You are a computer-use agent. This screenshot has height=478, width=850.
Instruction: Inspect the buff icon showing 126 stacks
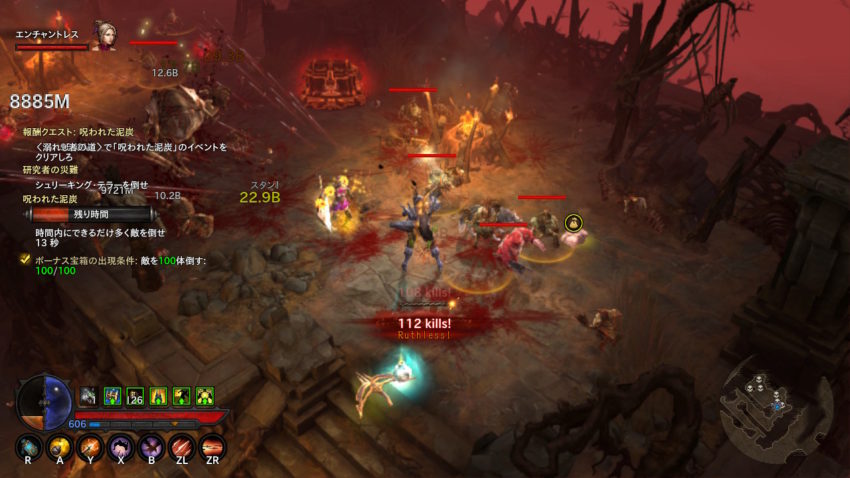click(135, 396)
